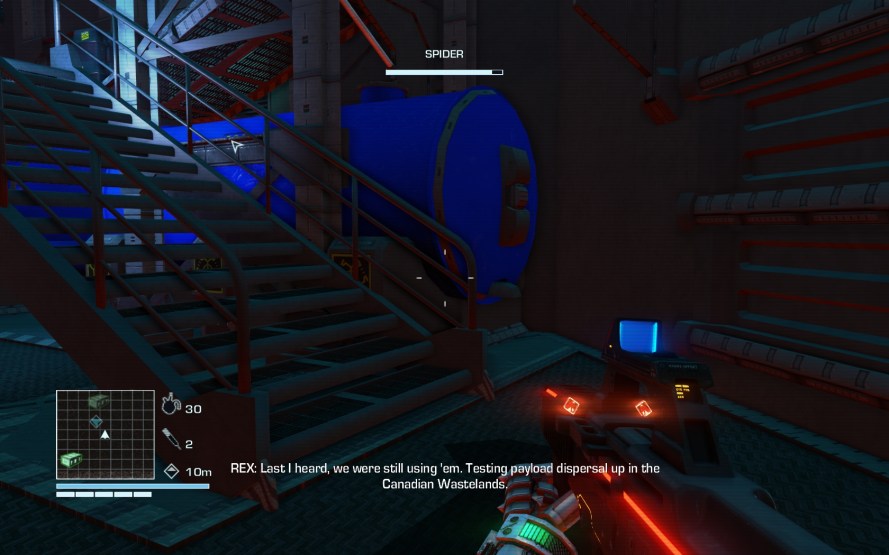
Task: Click the grid minimap
Action: (105, 434)
